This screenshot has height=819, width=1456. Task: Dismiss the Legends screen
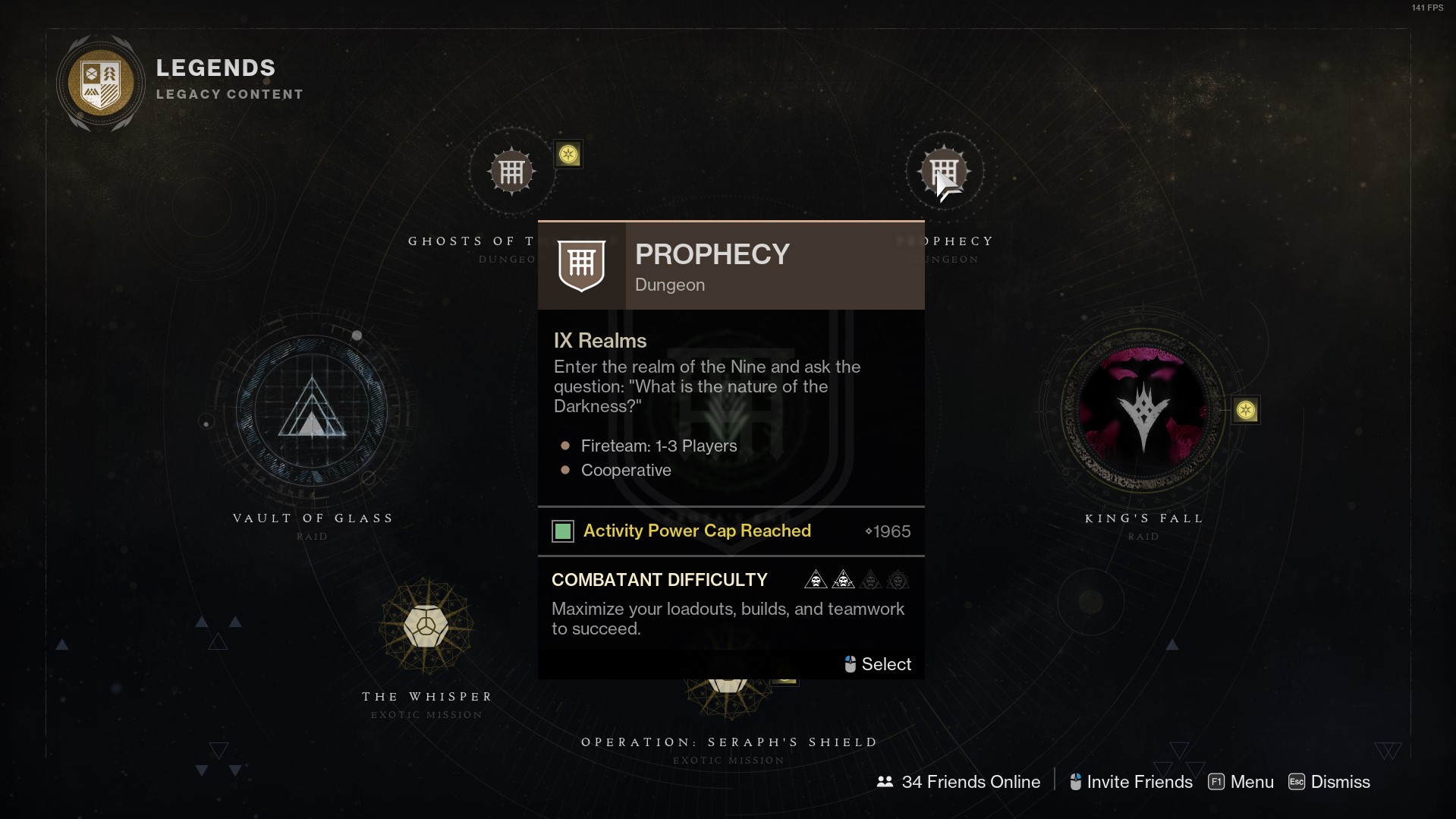coord(1329,782)
